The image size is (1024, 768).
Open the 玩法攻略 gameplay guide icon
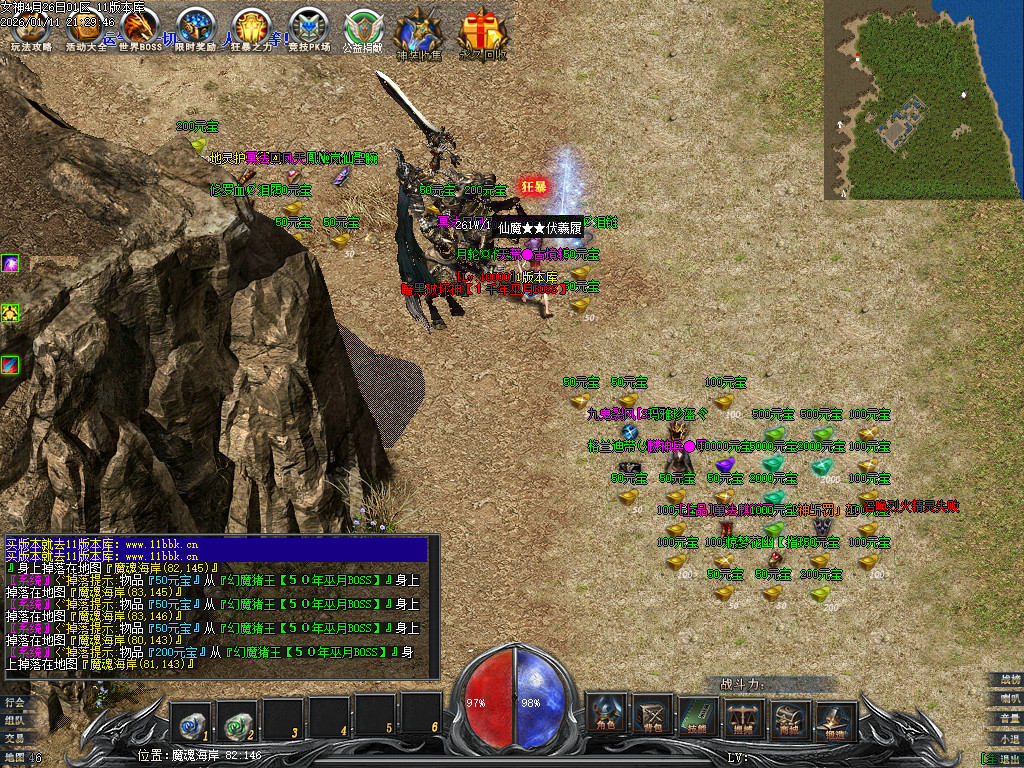click(x=30, y=28)
